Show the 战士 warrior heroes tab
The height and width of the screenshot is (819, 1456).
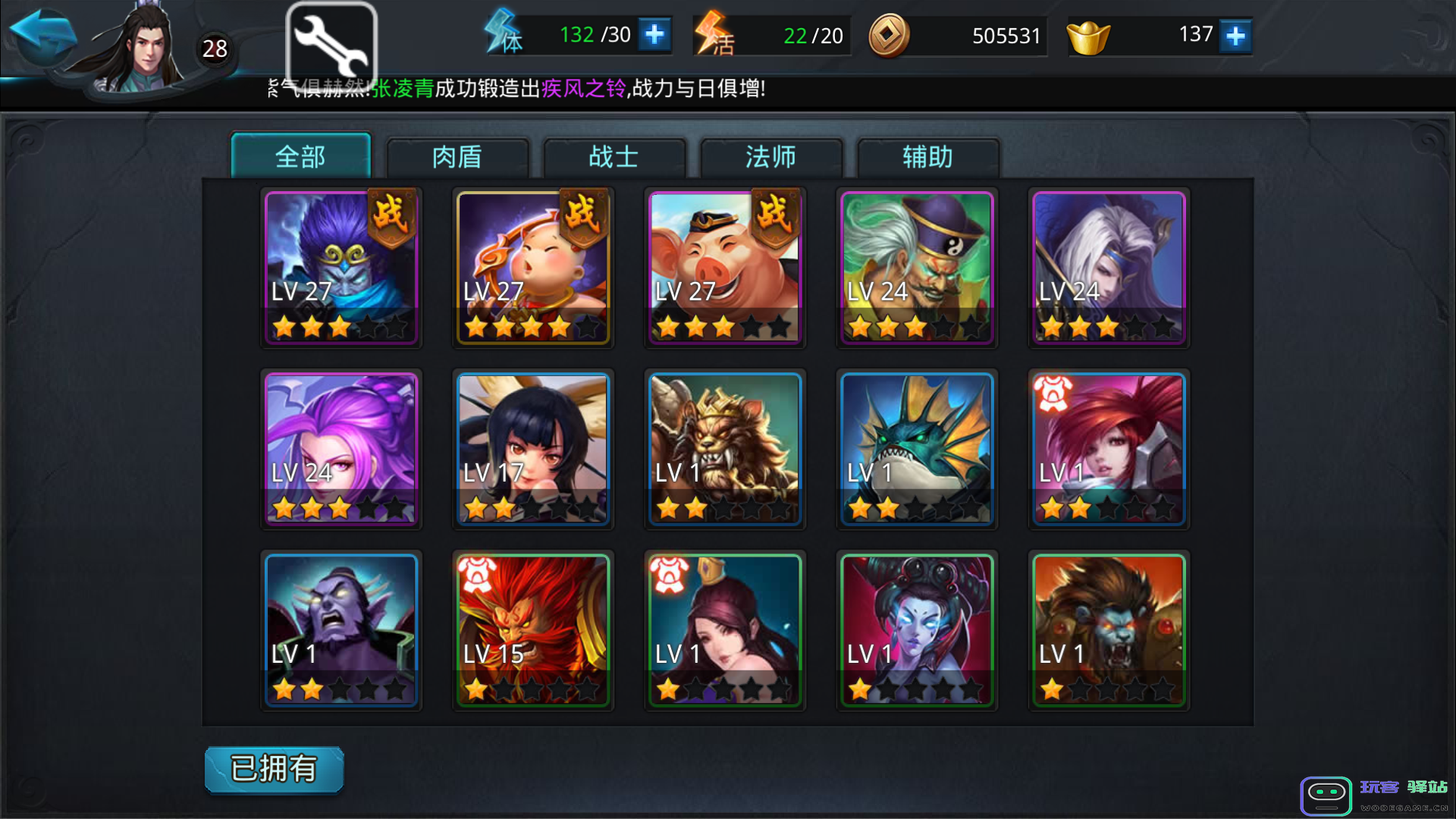pos(614,158)
